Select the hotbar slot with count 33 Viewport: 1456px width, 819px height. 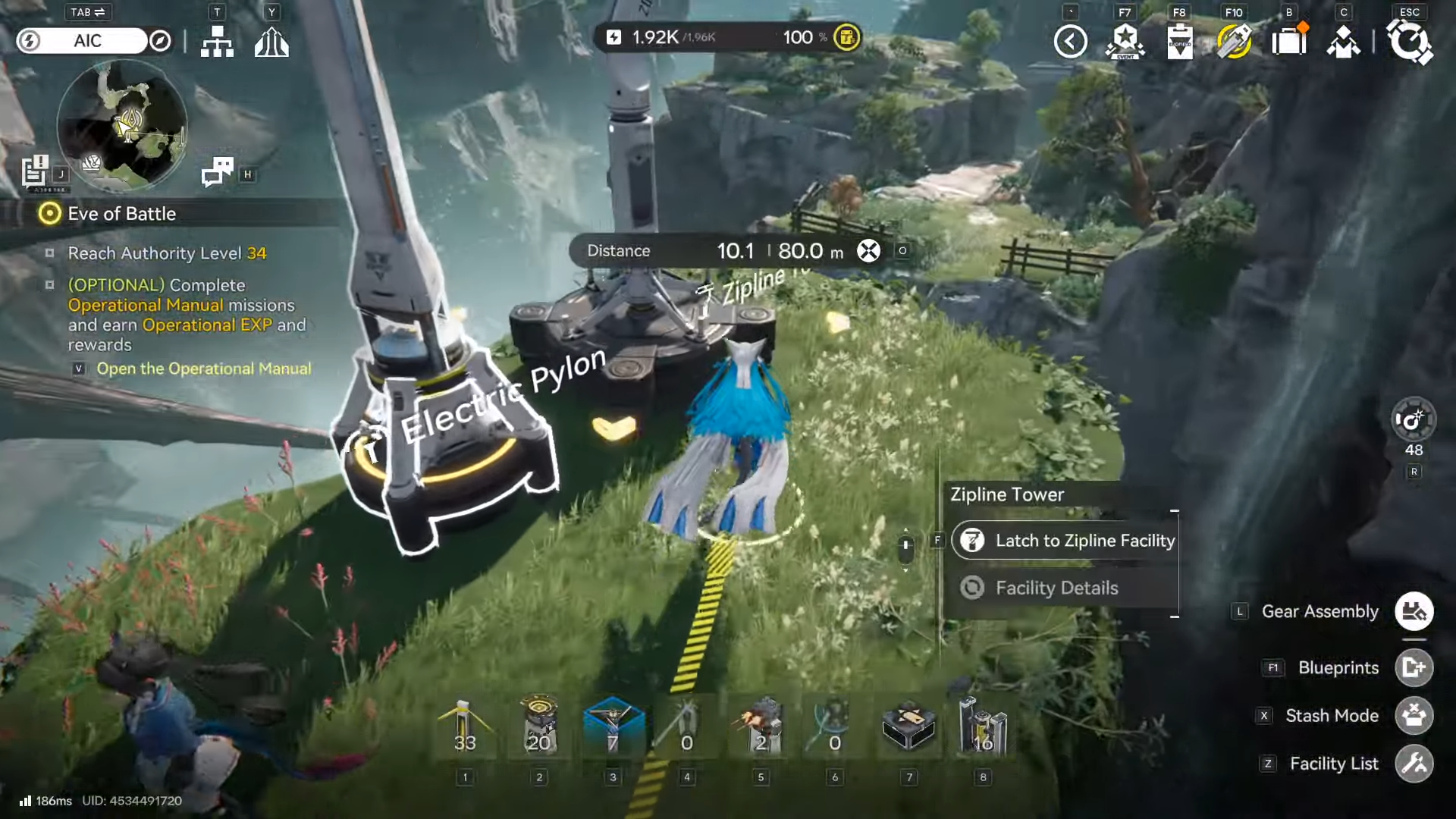[x=465, y=728]
